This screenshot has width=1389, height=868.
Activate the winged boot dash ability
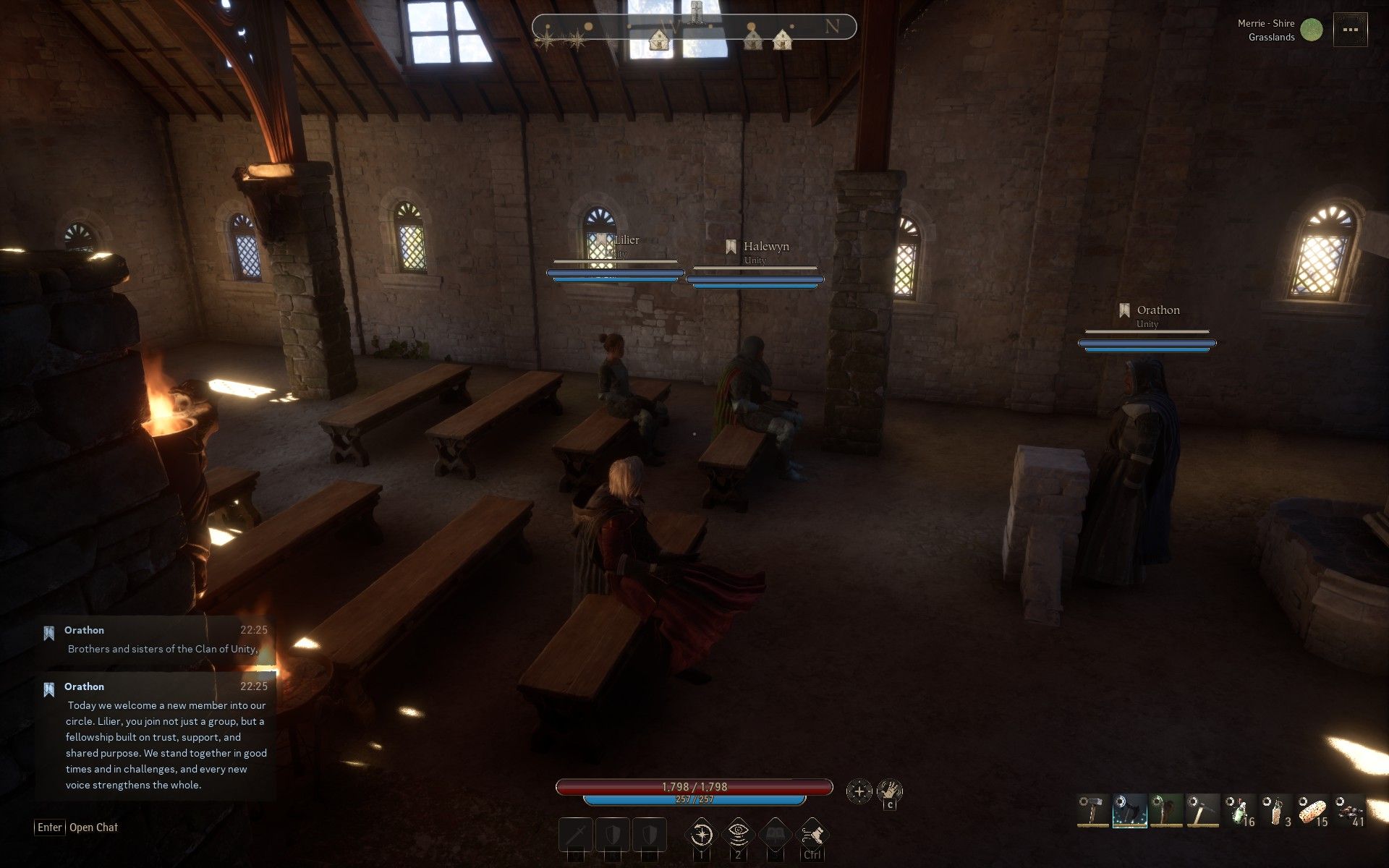[x=812, y=835]
